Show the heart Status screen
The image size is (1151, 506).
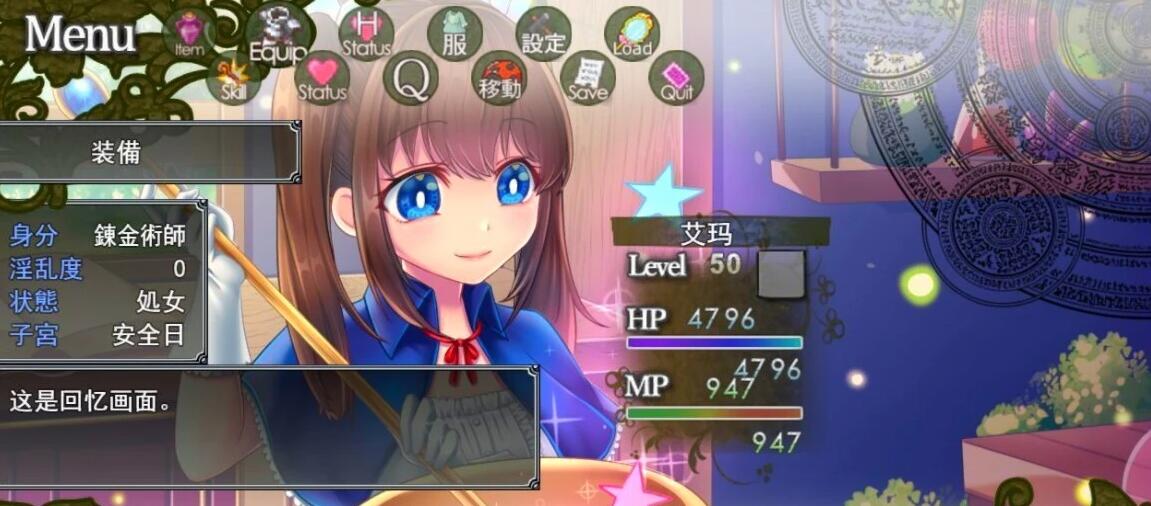click(322, 78)
